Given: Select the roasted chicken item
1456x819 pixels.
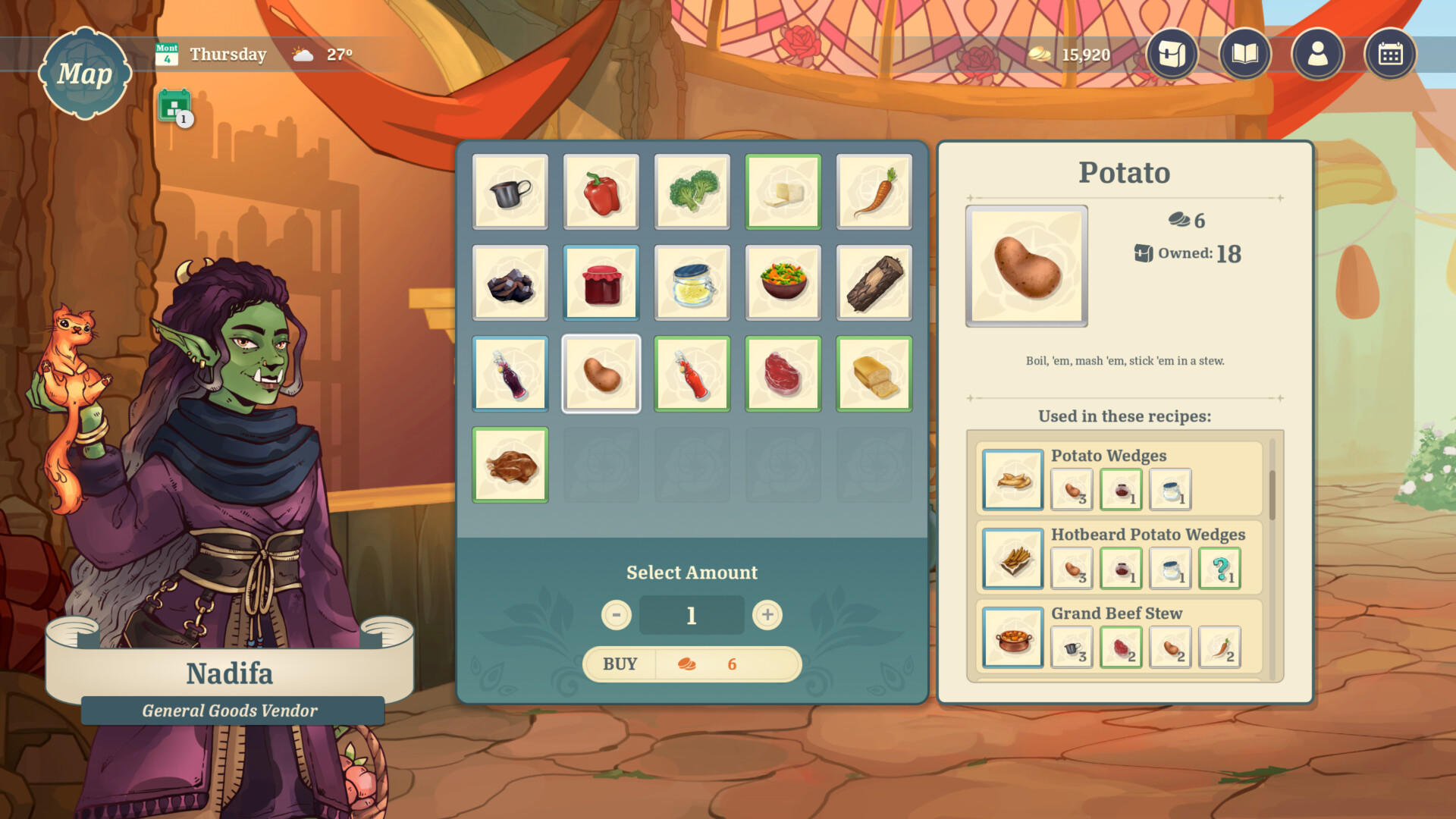Looking at the screenshot, I should tap(510, 465).
